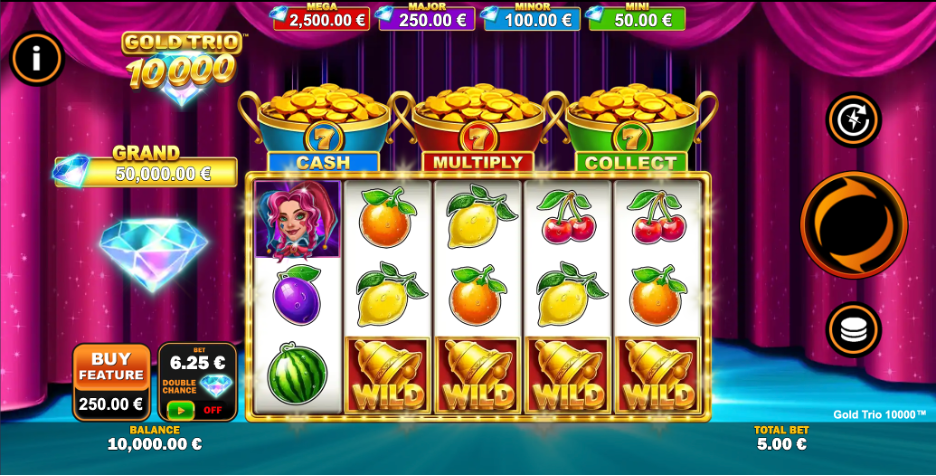
Task: Open the coin stack bet settings
Action: coord(853,330)
